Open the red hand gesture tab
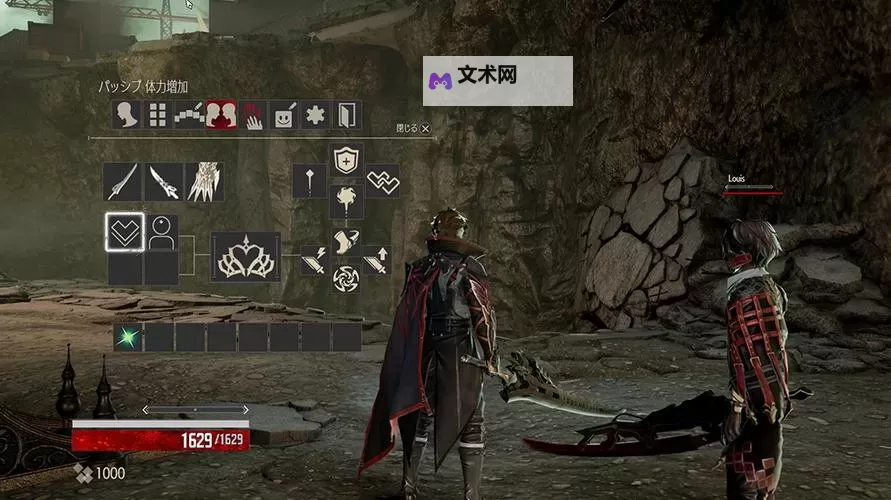This screenshot has height=500, width=891. pos(253,116)
